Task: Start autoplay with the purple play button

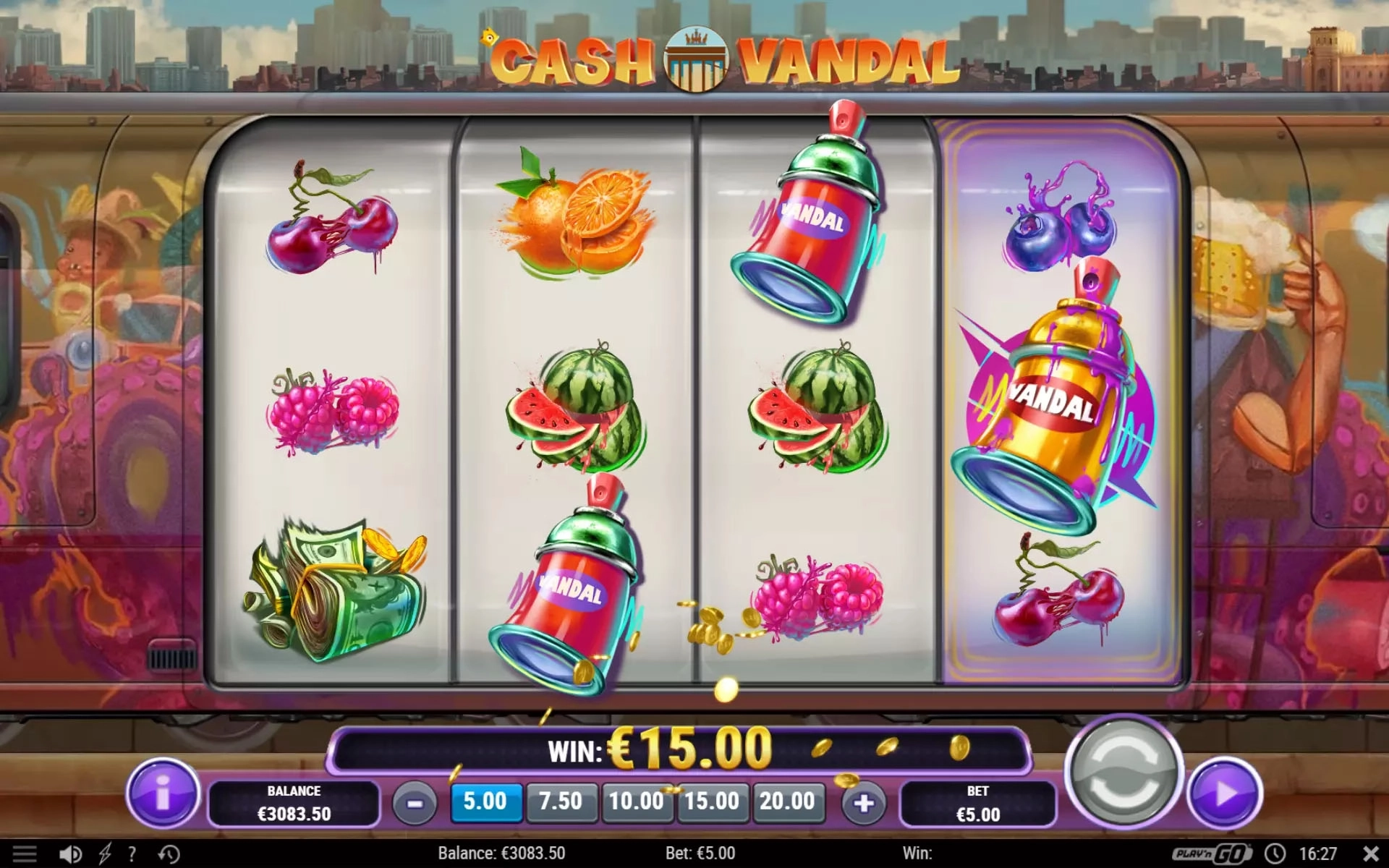Action: coord(1226,793)
